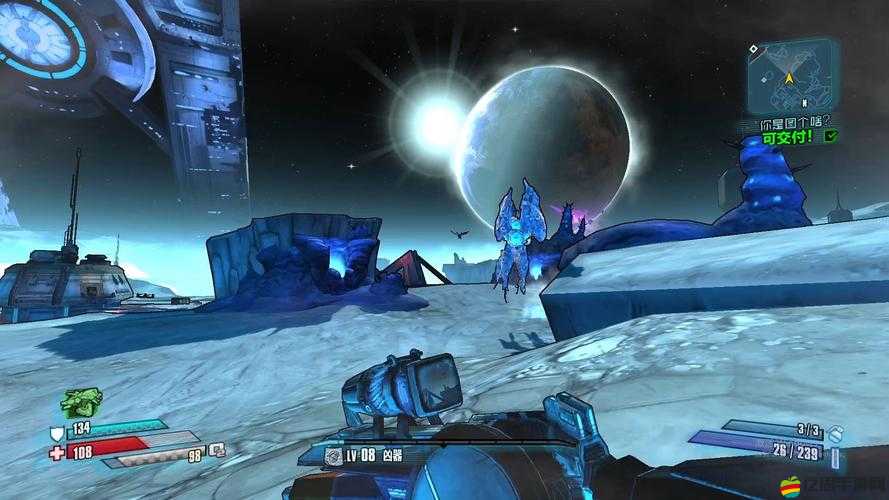Click the ammo type icon beside 26/239
This screenshot has height=500, width=889.
click(x=836, y=455)
